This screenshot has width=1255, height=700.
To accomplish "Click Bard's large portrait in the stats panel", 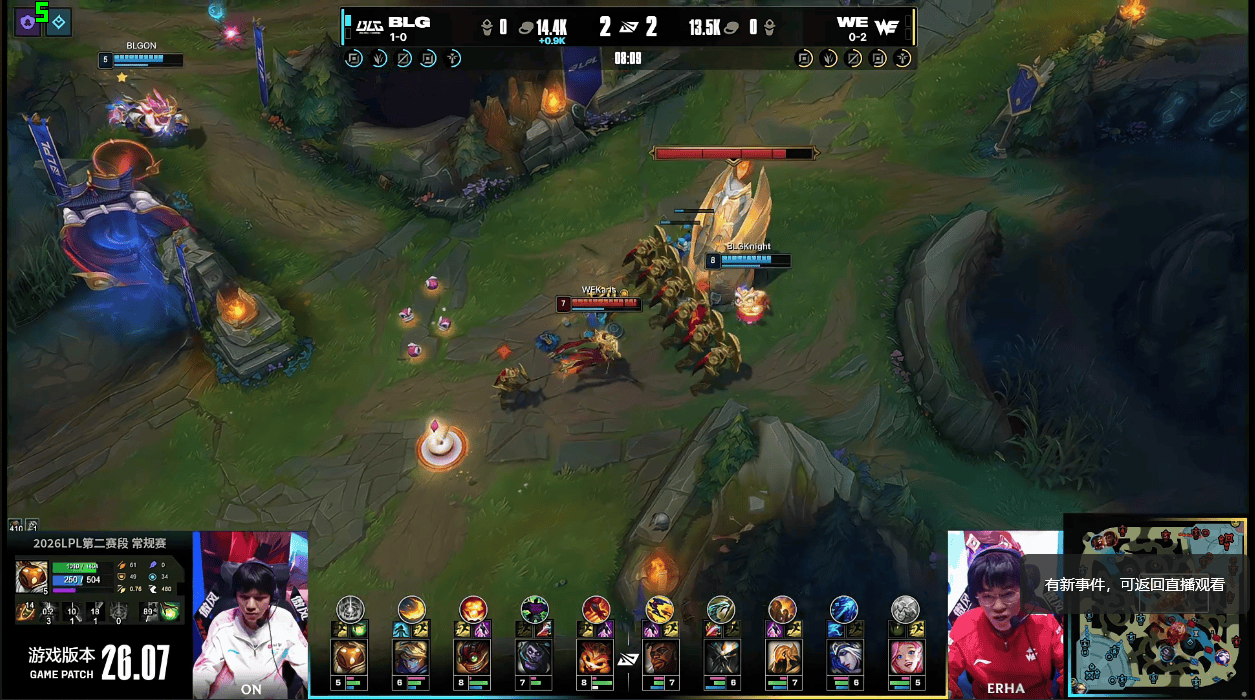I will [x=30, y=577].
